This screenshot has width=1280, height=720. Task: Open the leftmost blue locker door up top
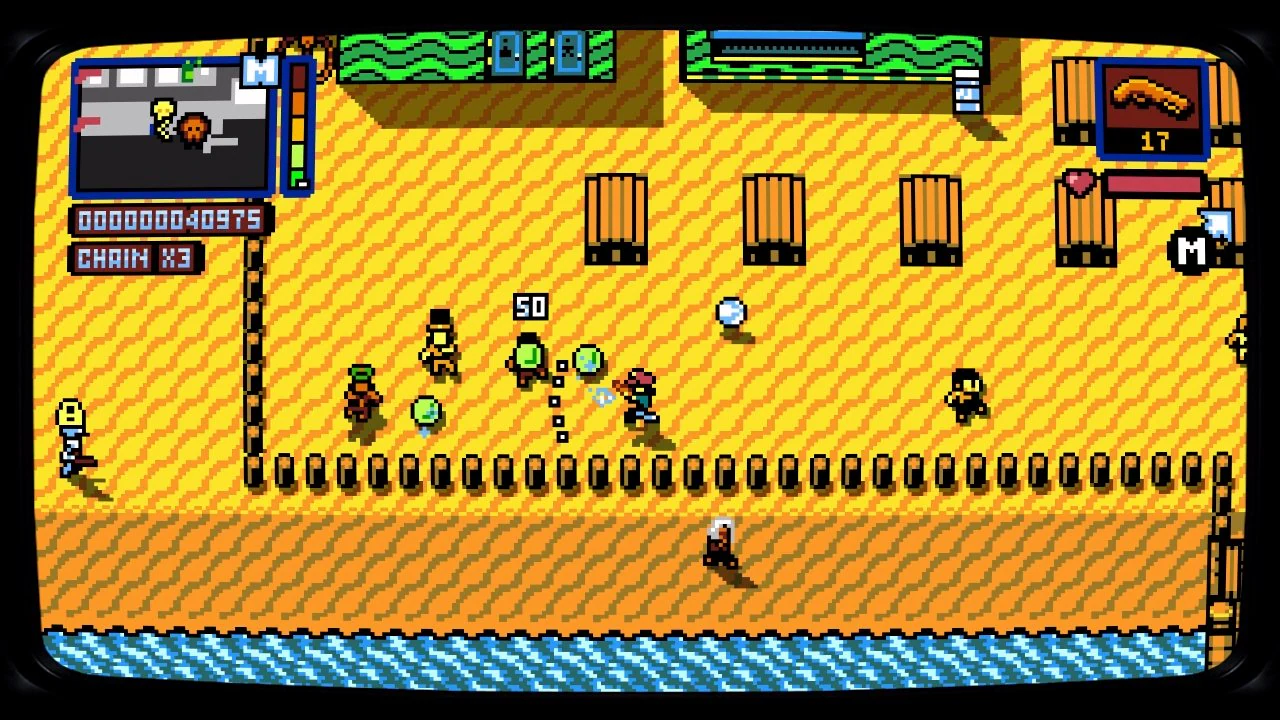coord(508,55)
